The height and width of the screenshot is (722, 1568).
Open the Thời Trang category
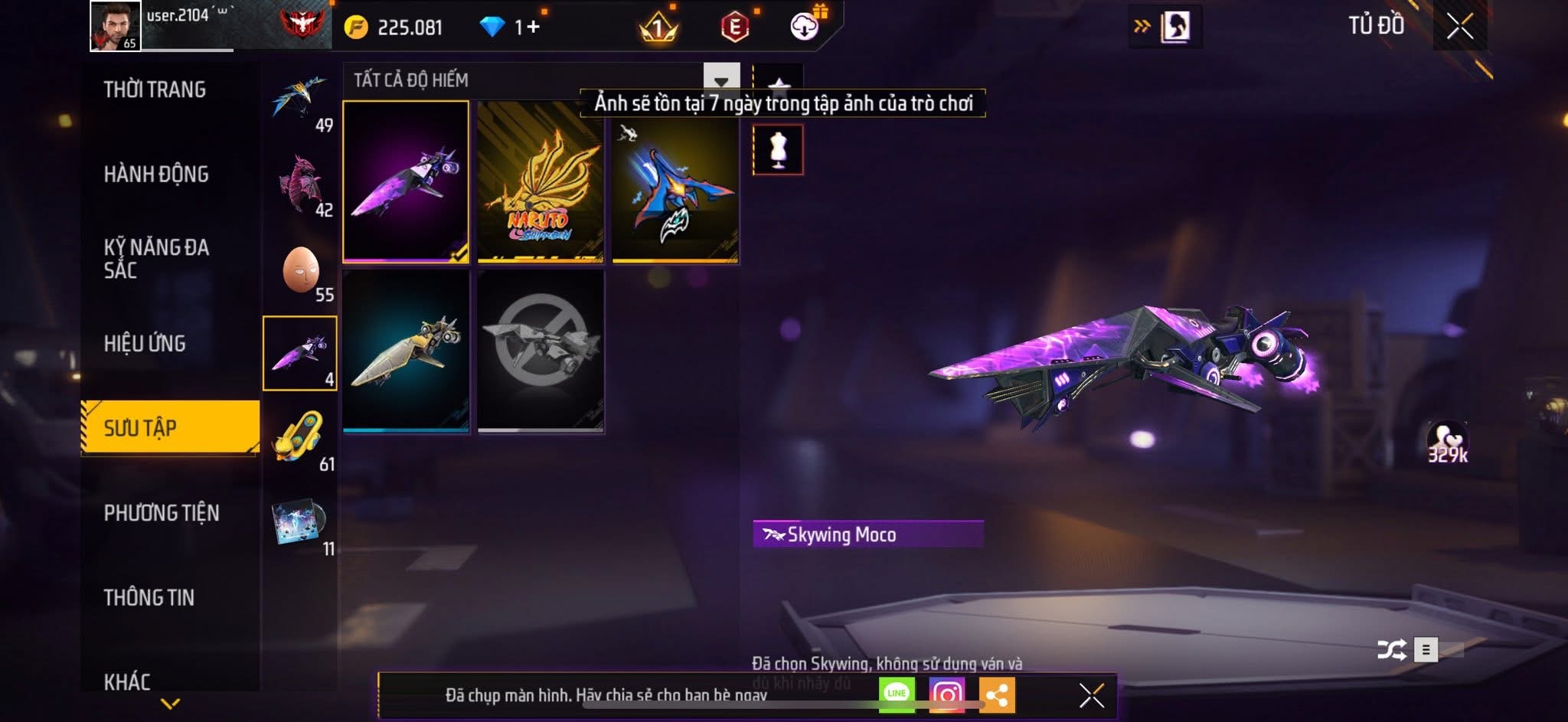point(155,90)
